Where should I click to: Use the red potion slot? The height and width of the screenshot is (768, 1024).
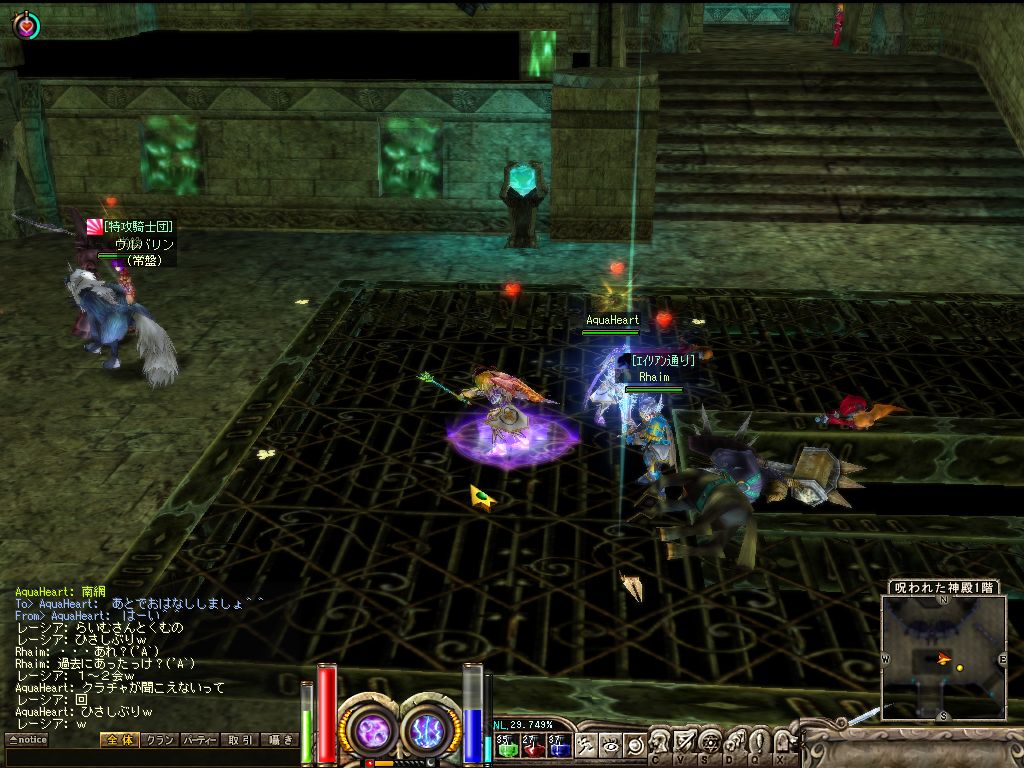532,745
